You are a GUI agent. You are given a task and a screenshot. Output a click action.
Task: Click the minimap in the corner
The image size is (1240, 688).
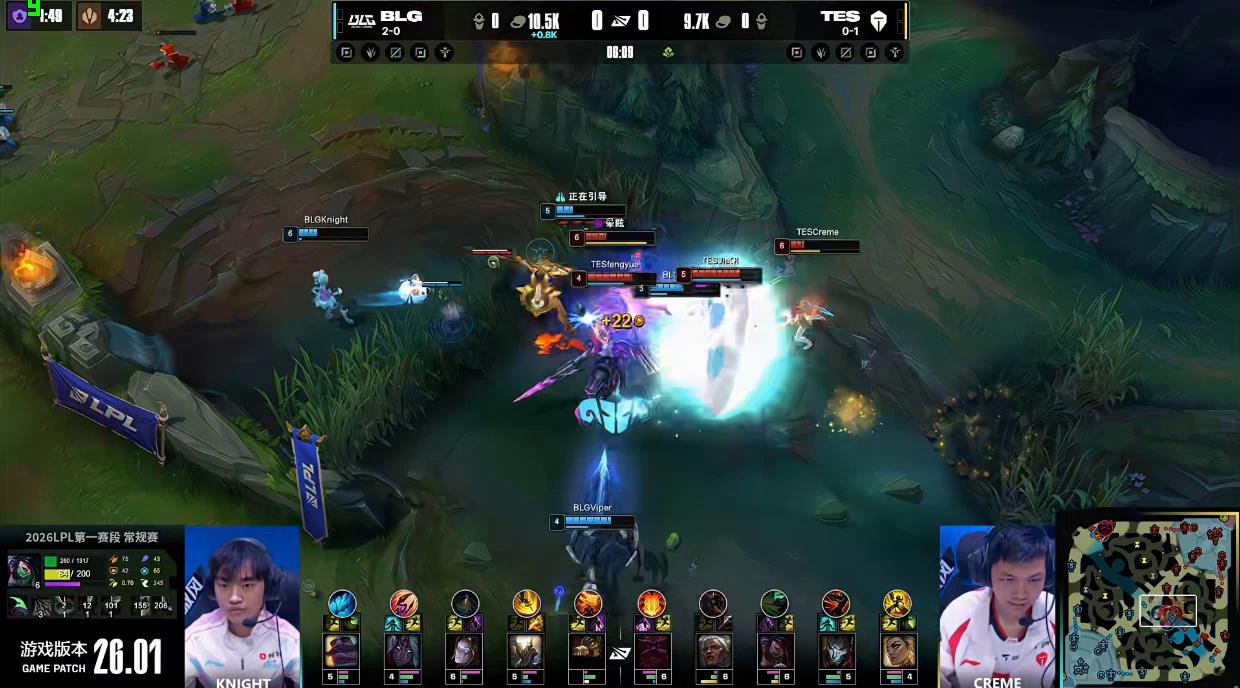click(x=1148, y=600)
